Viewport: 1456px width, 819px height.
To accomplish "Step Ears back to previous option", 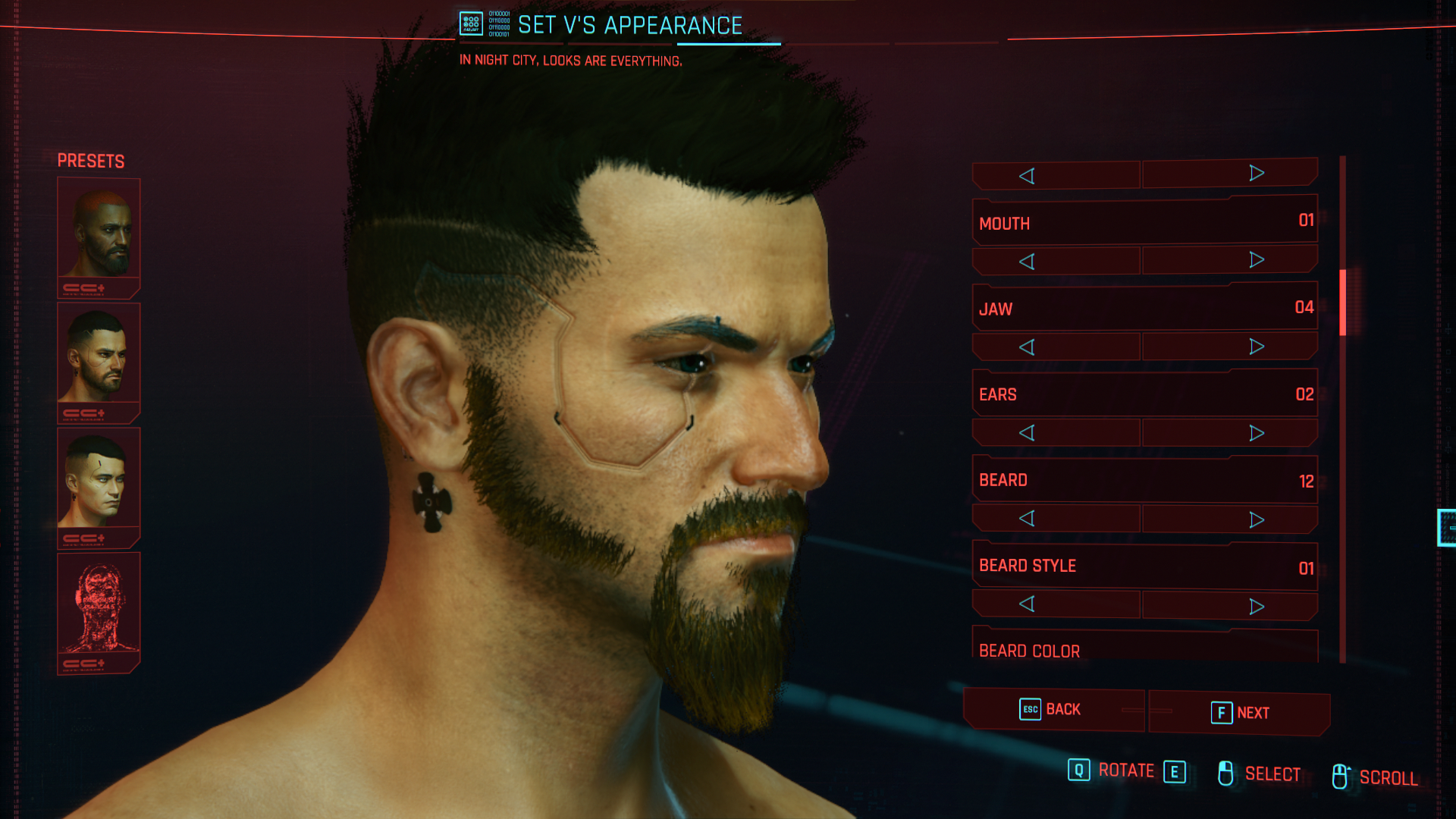I will (1027, 433).
